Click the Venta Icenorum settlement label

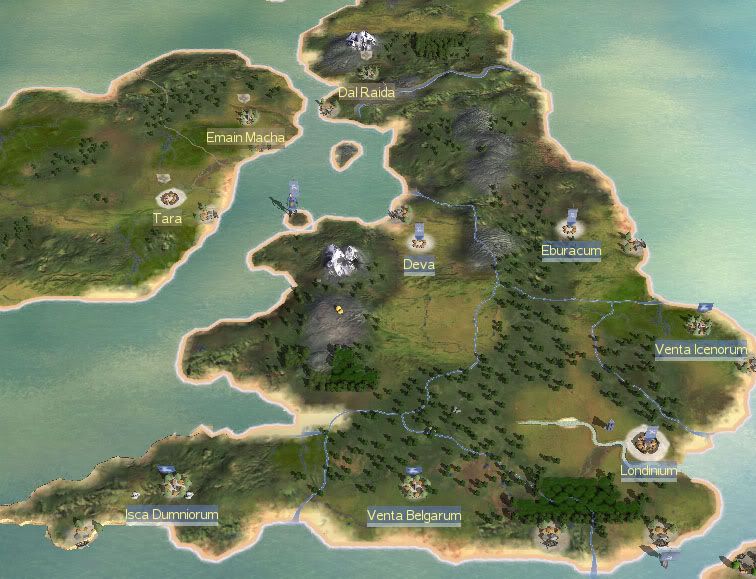[700, 350]
